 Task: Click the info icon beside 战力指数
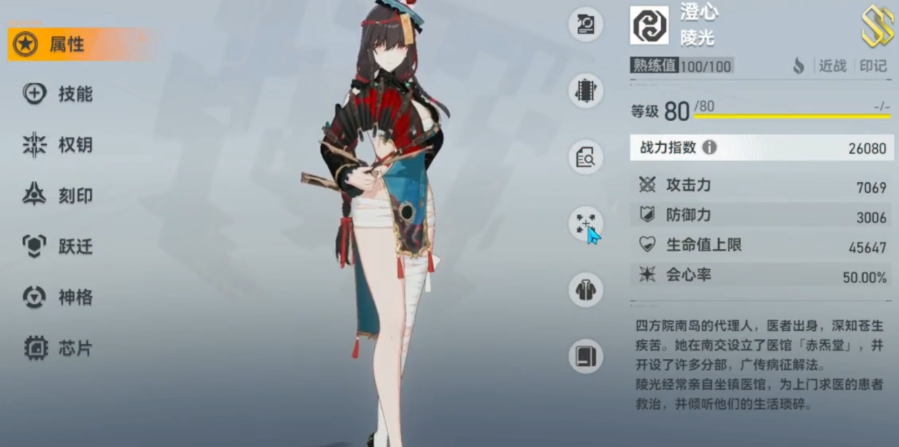pyautogui.click(x=709, y=147)
